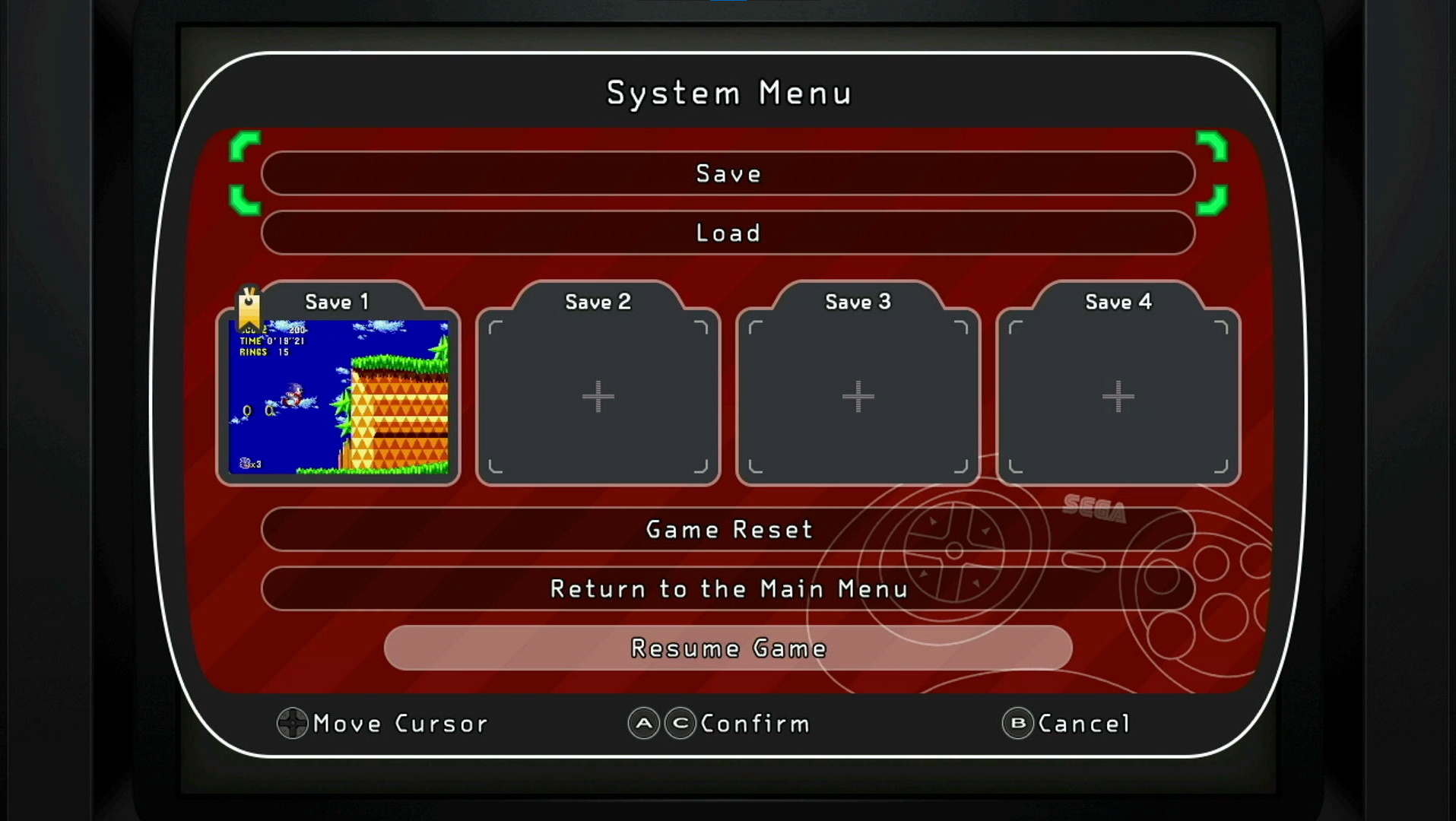The height and width of the screenshot is (821, 1456).
Task: Select the Save 2 tab label
Action: [x=598, y=302]
